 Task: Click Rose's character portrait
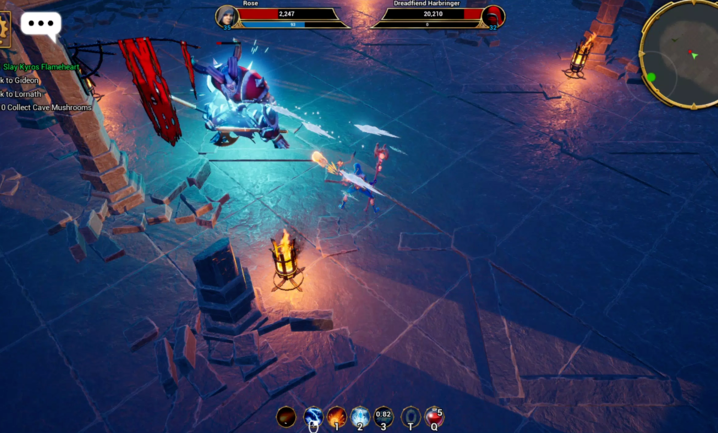[x=228, y=16]
